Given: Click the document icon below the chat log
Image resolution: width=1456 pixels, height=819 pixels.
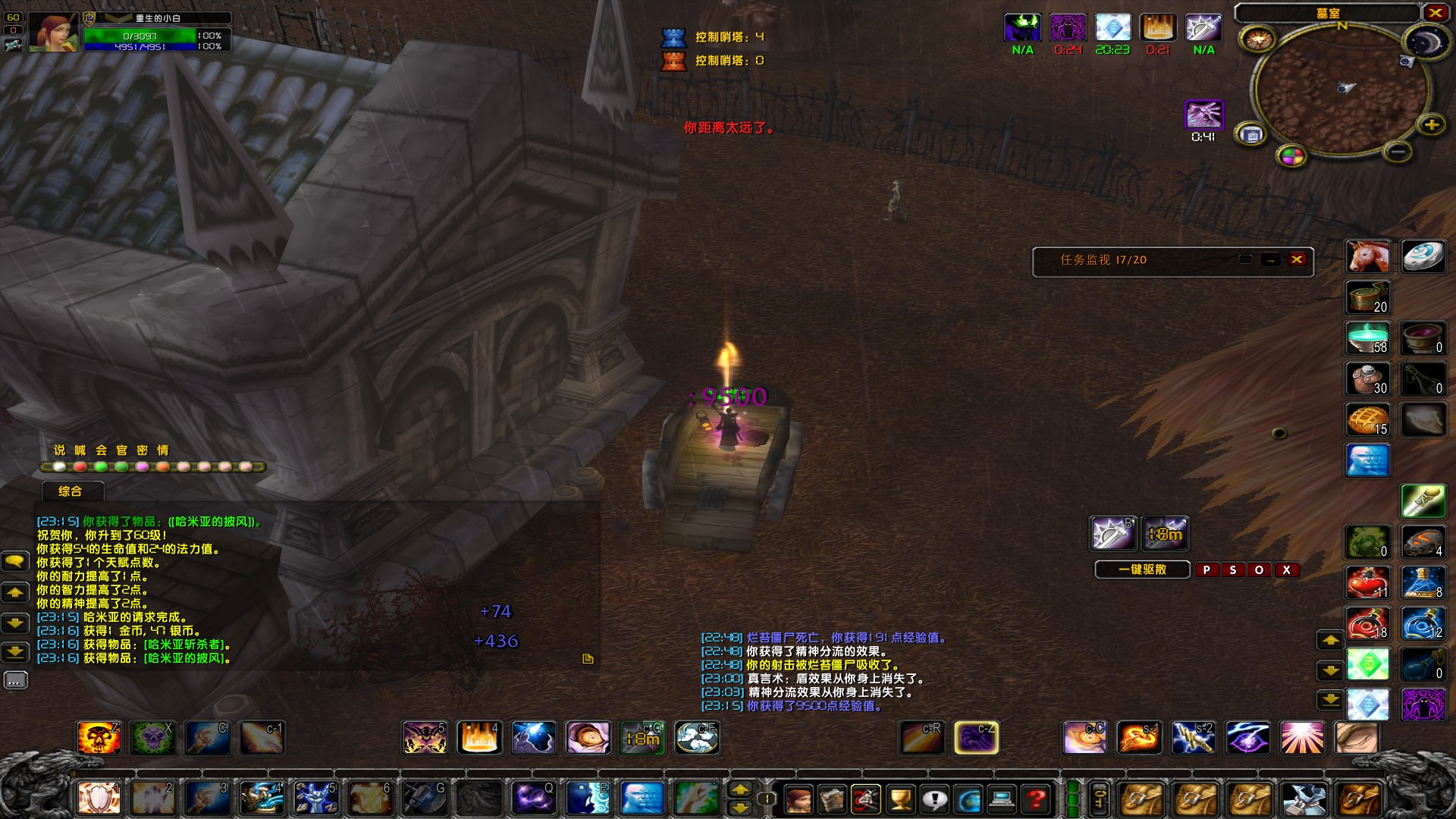Looking at the screenshot, I should [x=588, y=660].
